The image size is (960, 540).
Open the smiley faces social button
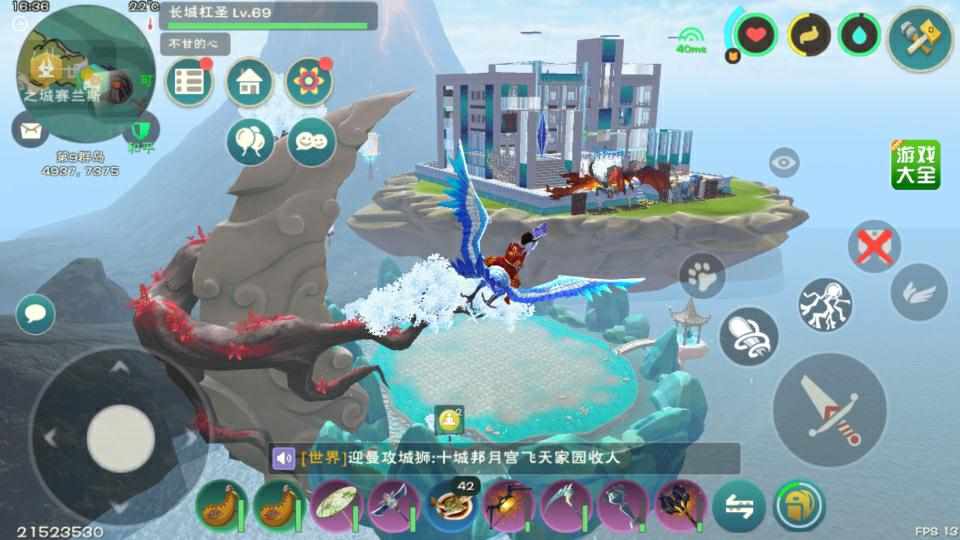click(310, 141)
